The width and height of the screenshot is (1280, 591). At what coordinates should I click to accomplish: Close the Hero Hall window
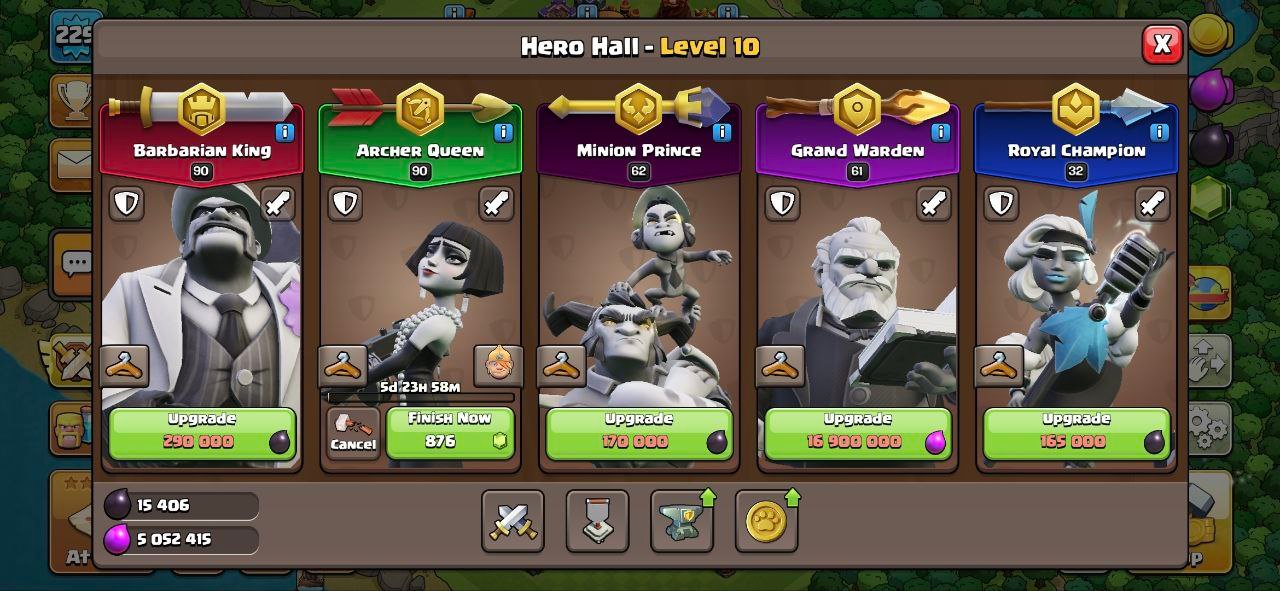click(1161, 44)
